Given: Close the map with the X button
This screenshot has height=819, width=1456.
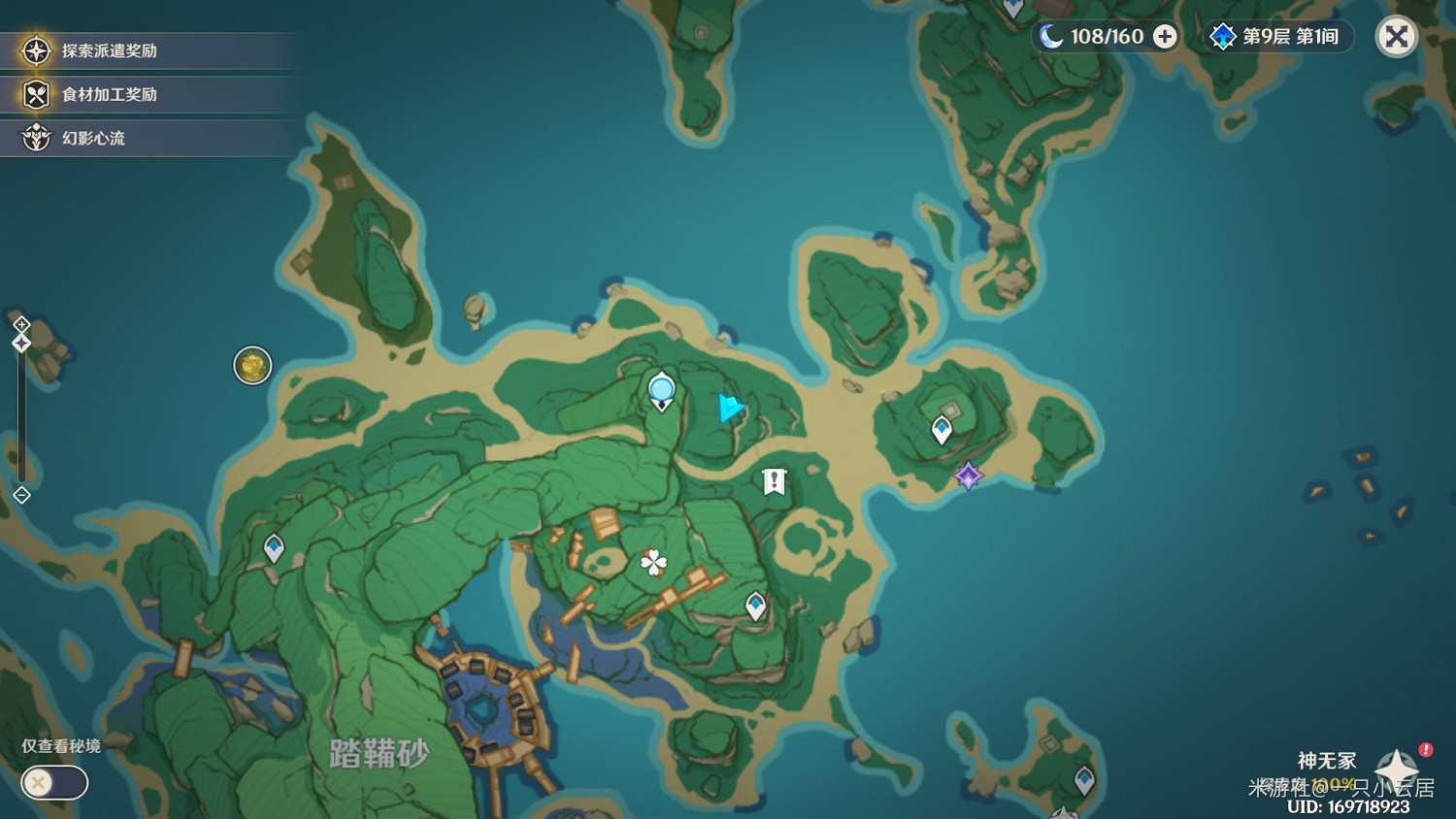Looking at the screenshot, I should click(1397, 36).
